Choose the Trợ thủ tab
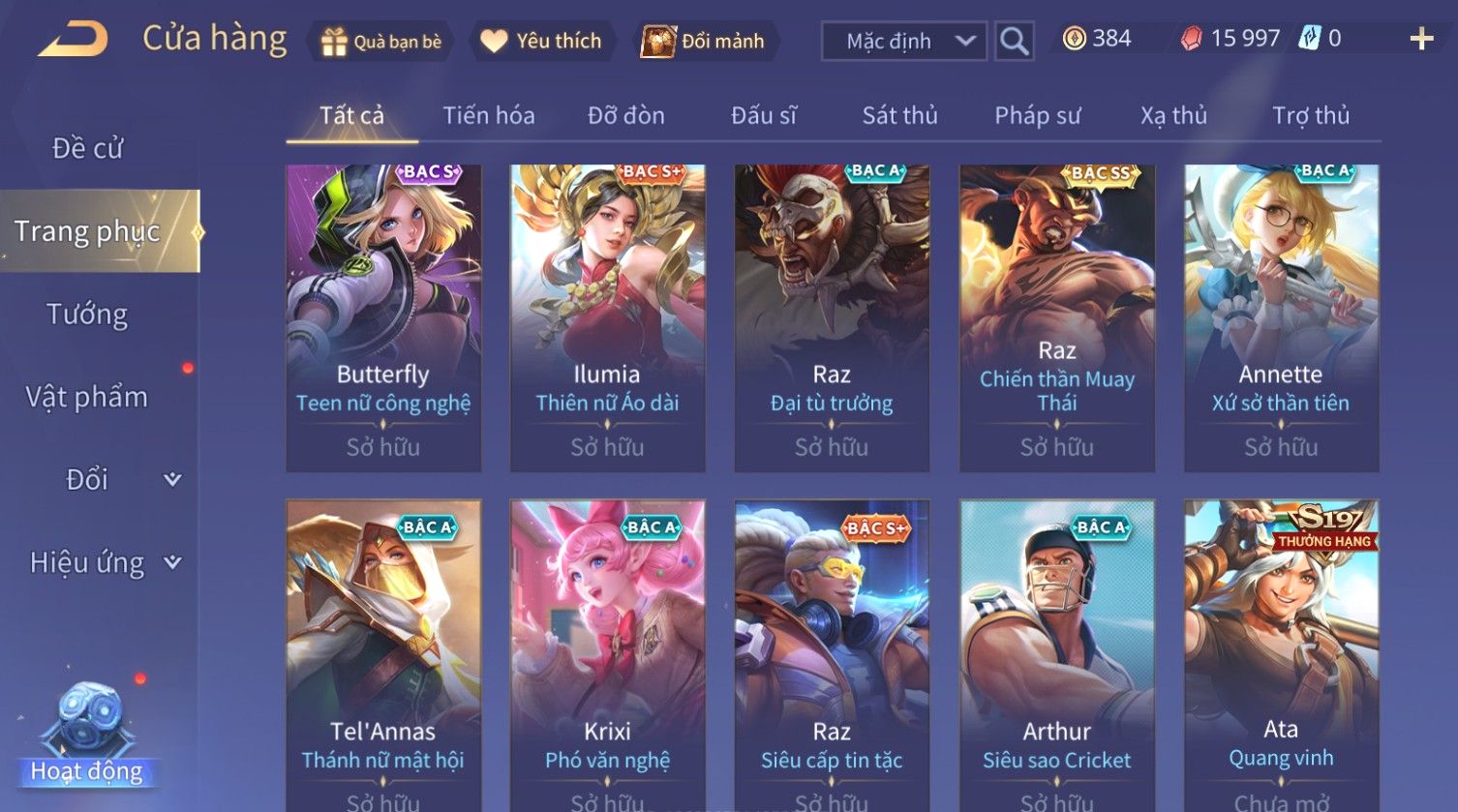 coord(1310,116)
